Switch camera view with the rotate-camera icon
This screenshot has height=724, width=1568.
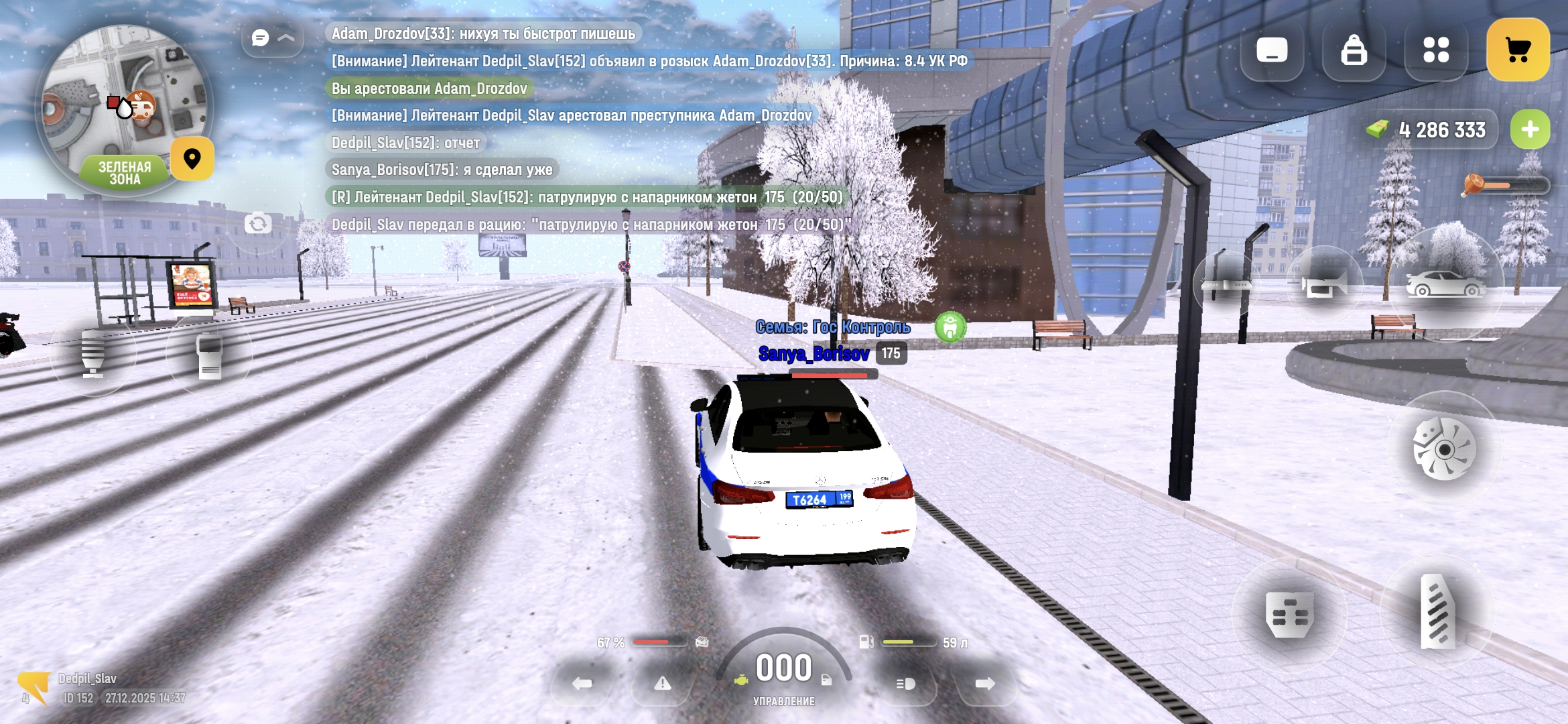click(x=258, y=223)
